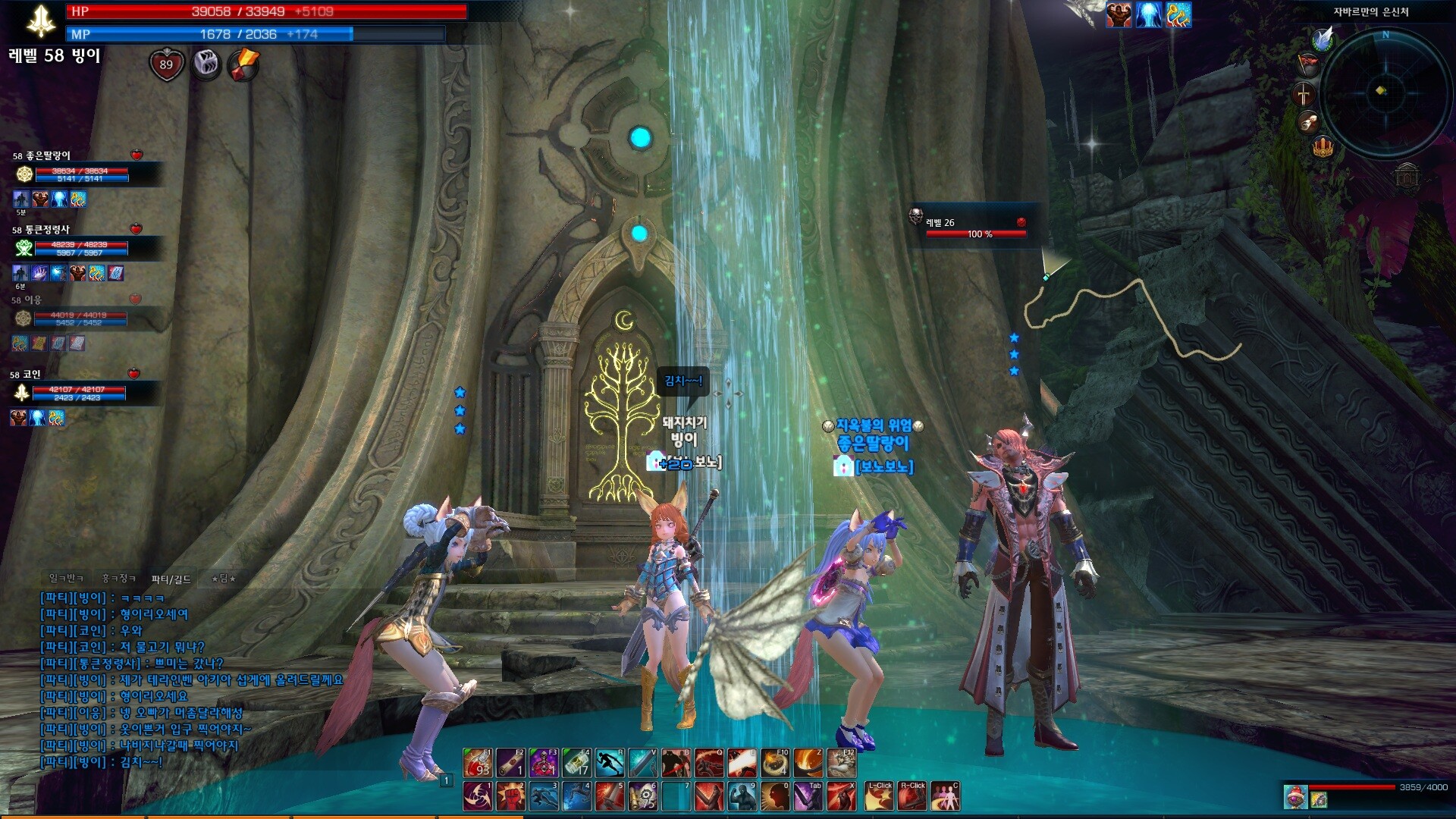This screenshot has height=819, width=1456.
Task: Activate the red fist skill in slot 2
Action: pyautogui.click(x=510, y=796)
